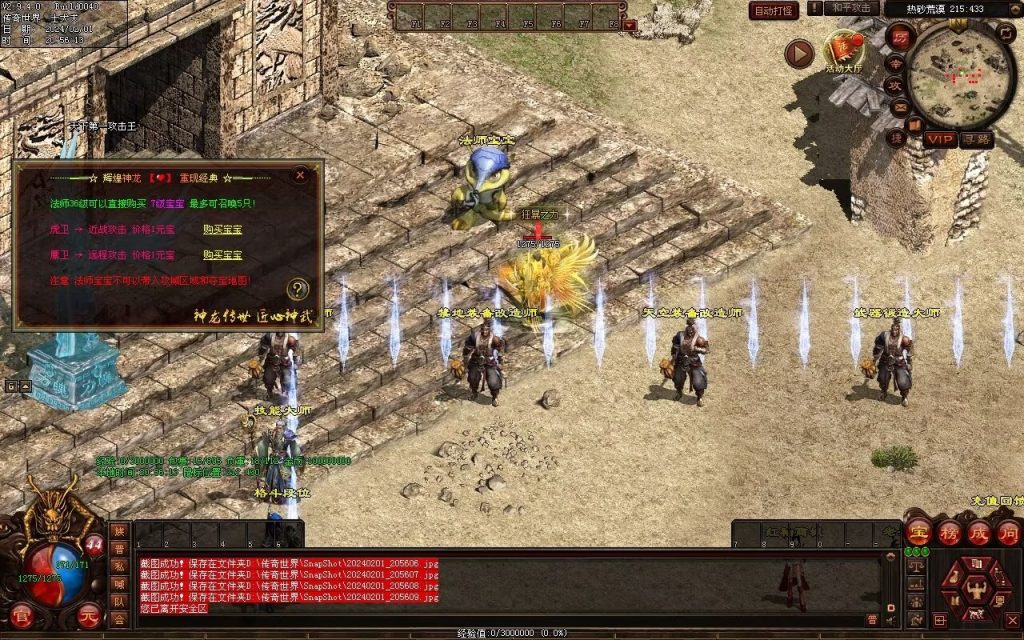Open the mail envelope icon
Image resolution: width=1024 pixels, height=640 pixels.
pyautogui.click(x=899, y=107)
